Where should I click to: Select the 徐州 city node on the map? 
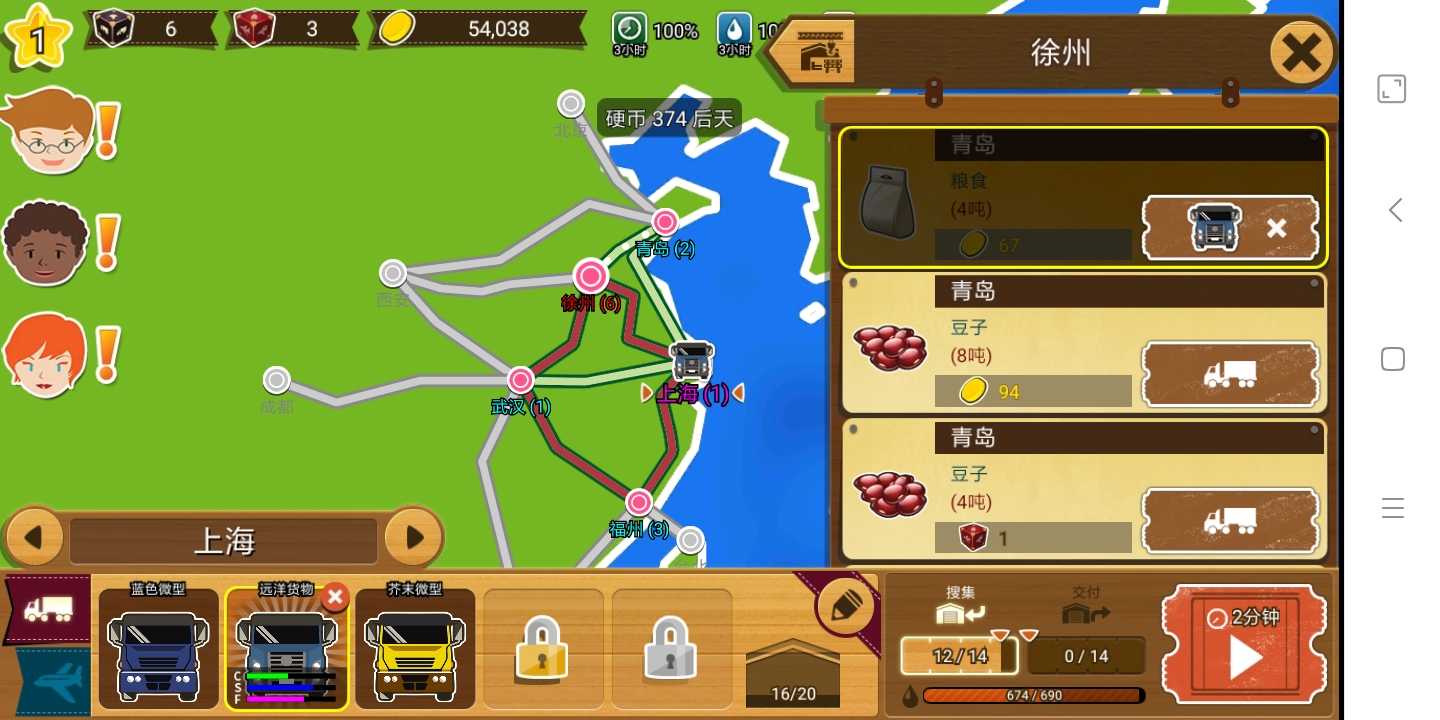point(590,276)
